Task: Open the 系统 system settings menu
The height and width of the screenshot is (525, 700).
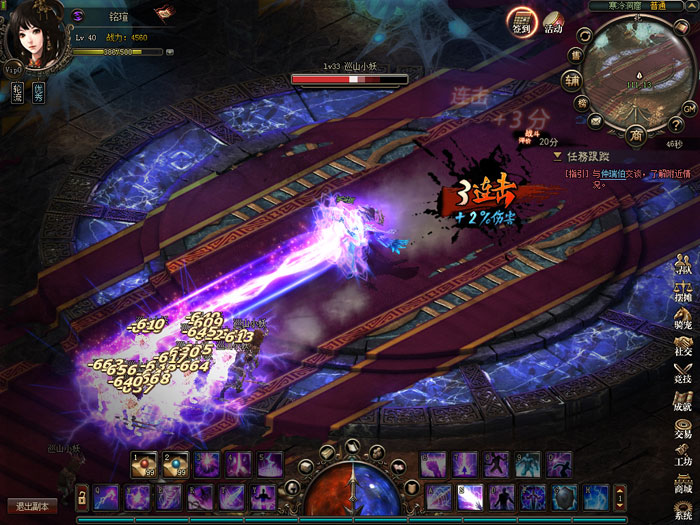Action: click(684, 508)
